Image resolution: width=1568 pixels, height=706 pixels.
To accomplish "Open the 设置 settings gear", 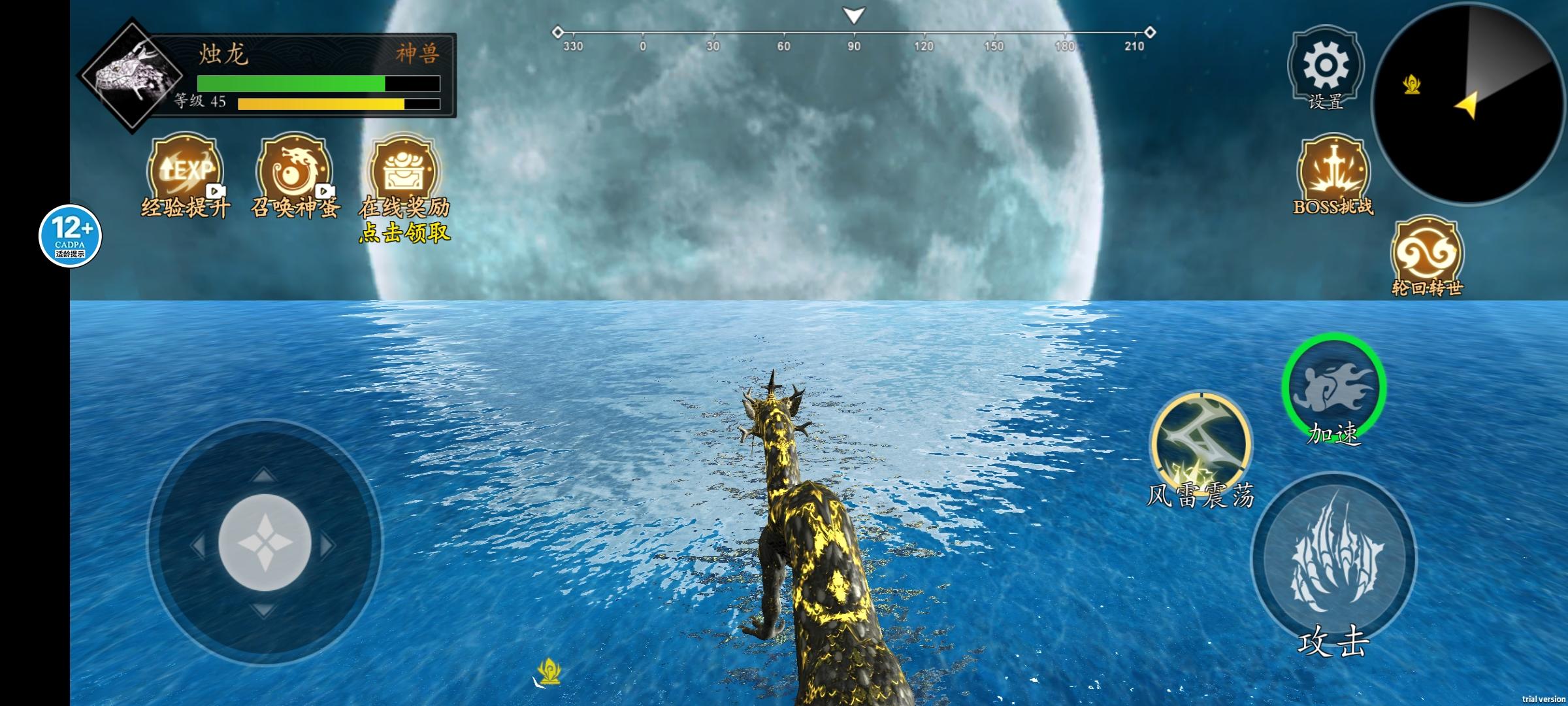I will [1325, 66].
